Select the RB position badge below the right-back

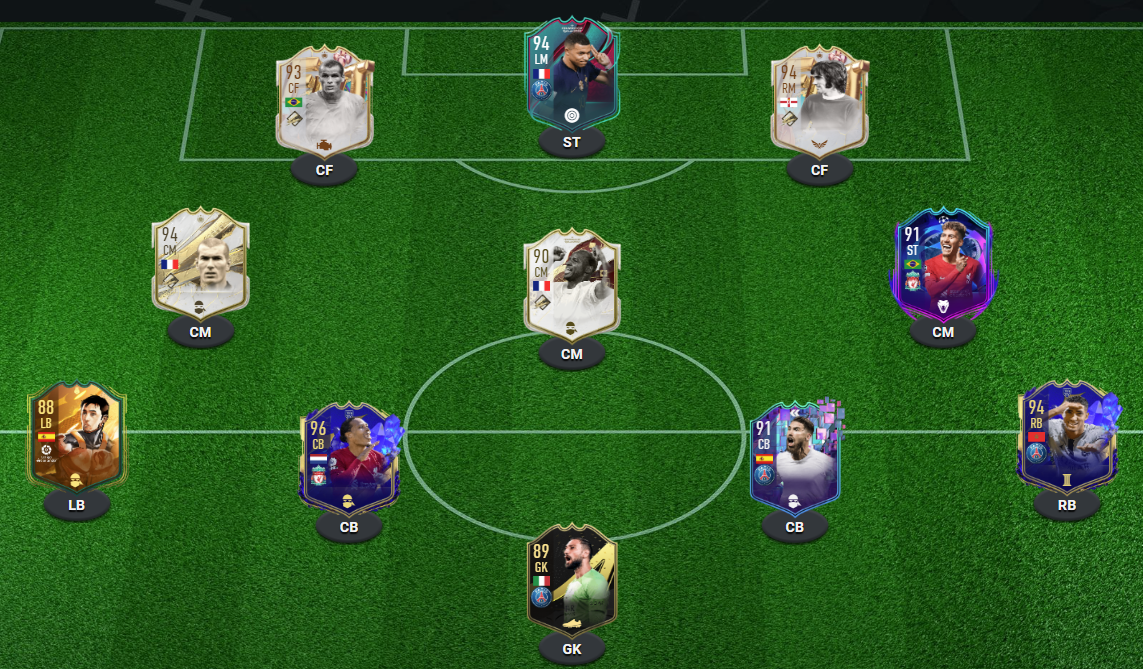(1066, 505)
